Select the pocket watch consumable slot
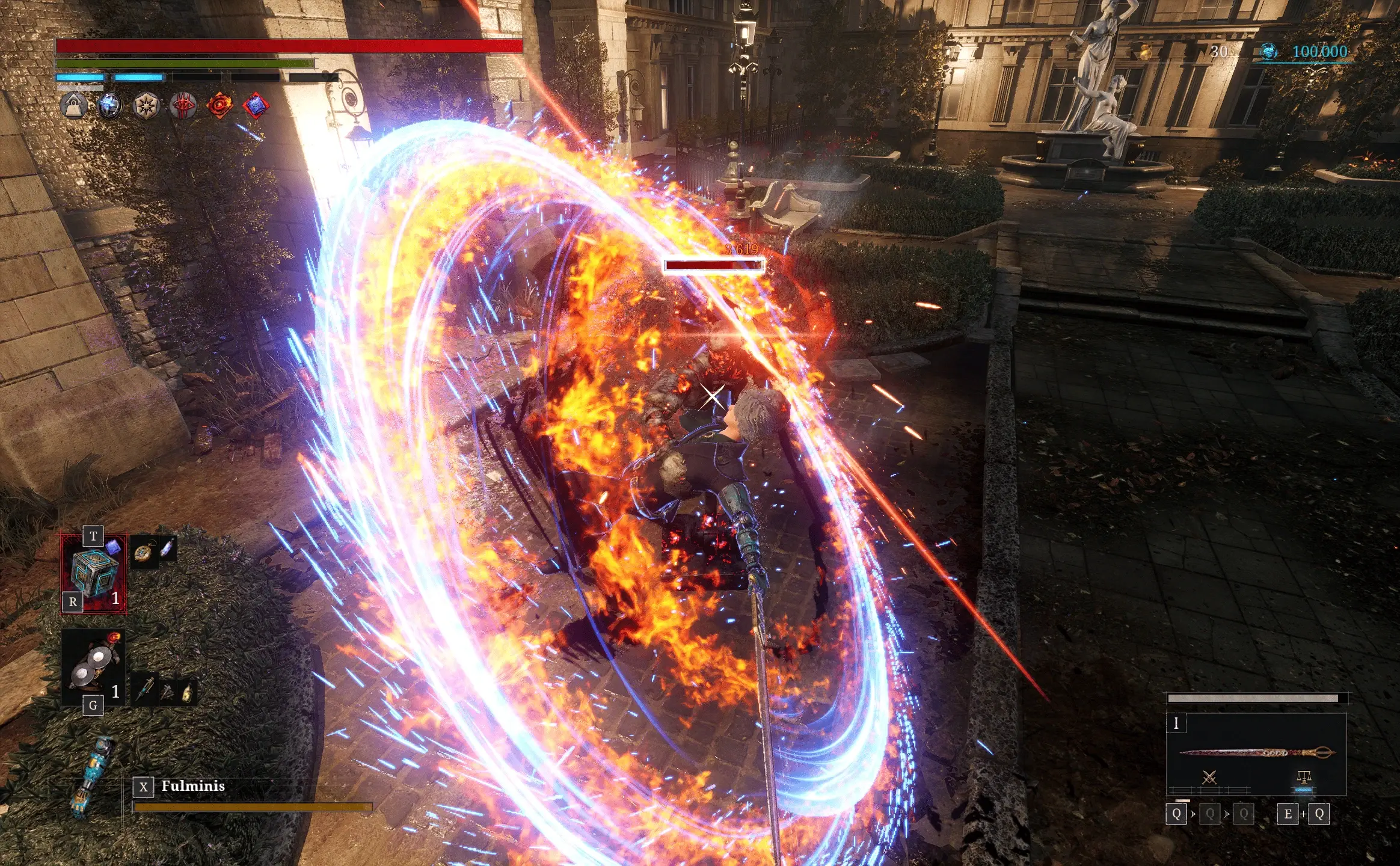The width and height of the screenshot is (1400, 866). (x=144, y=553)
